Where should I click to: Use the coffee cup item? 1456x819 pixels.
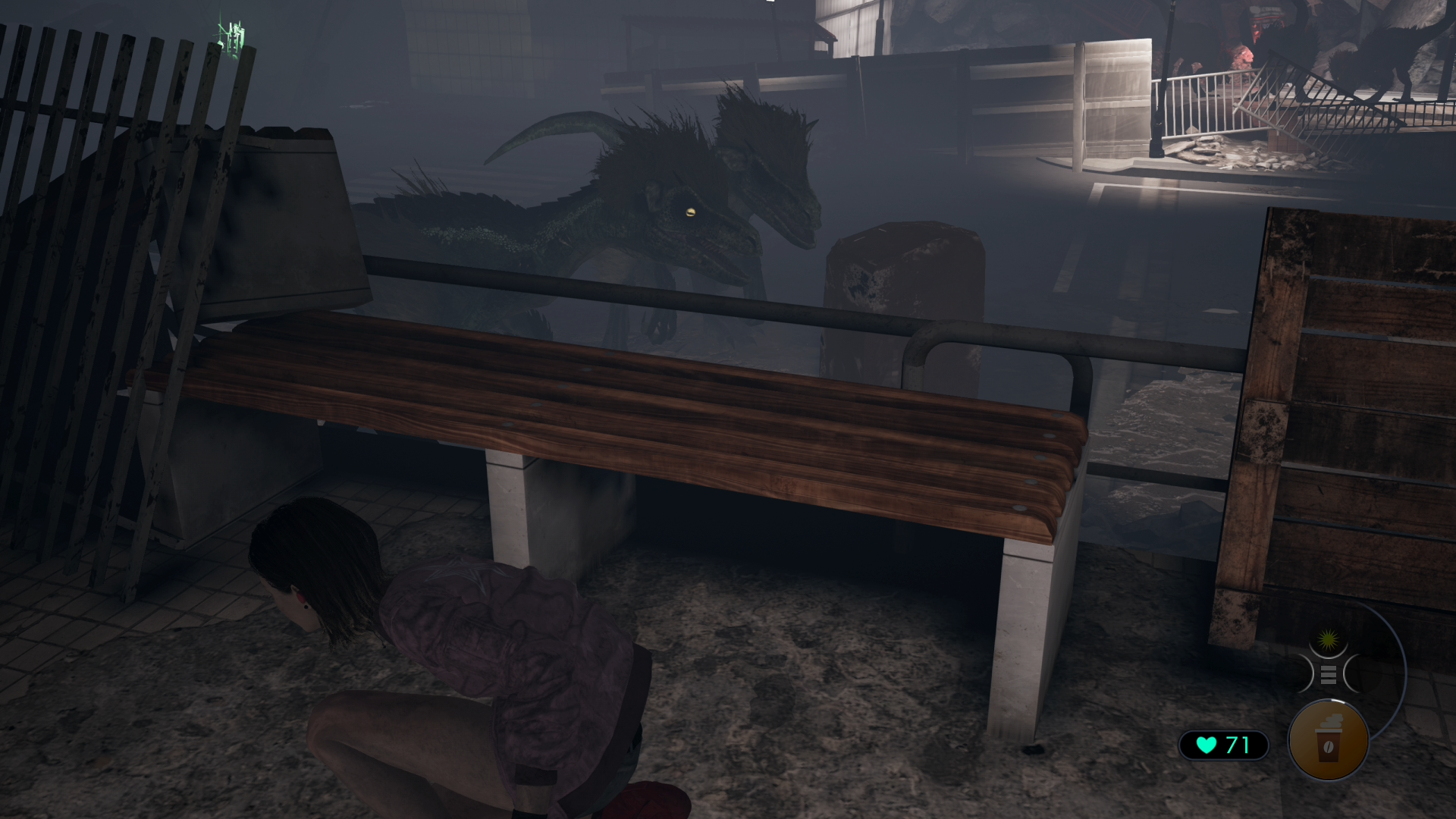tap(1328, 741)
